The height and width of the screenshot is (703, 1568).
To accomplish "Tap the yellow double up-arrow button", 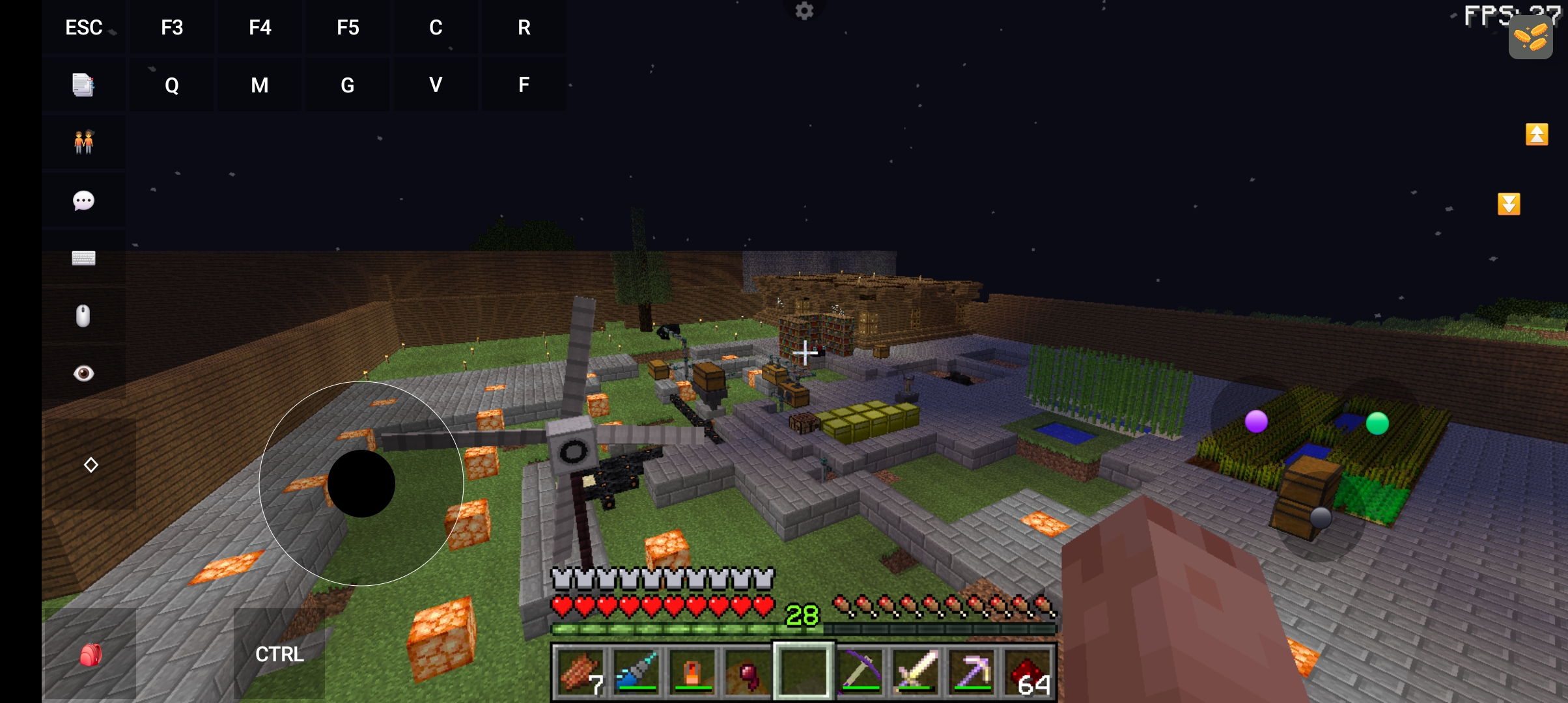I will tap(1537, 135).
